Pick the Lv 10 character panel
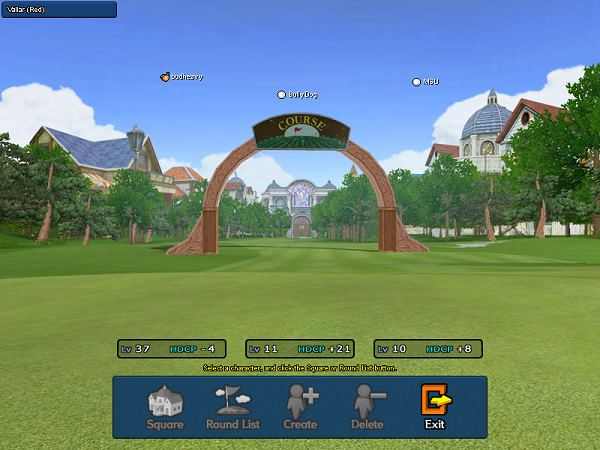 428,349
